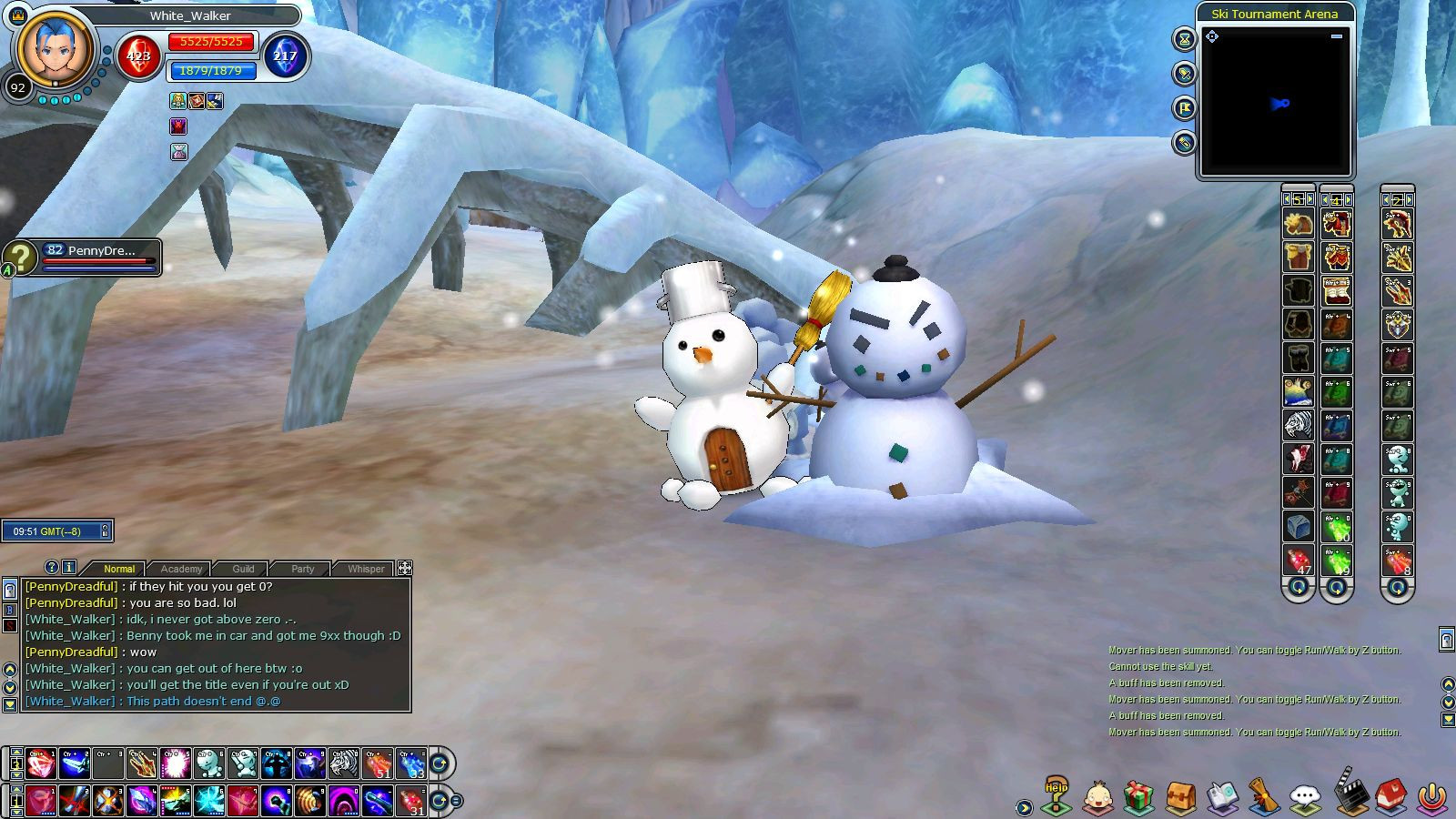The height and width of the screenshot is (819, 1456).
Task: Click the speech bubble chat icon
Action: (1306, 797)
